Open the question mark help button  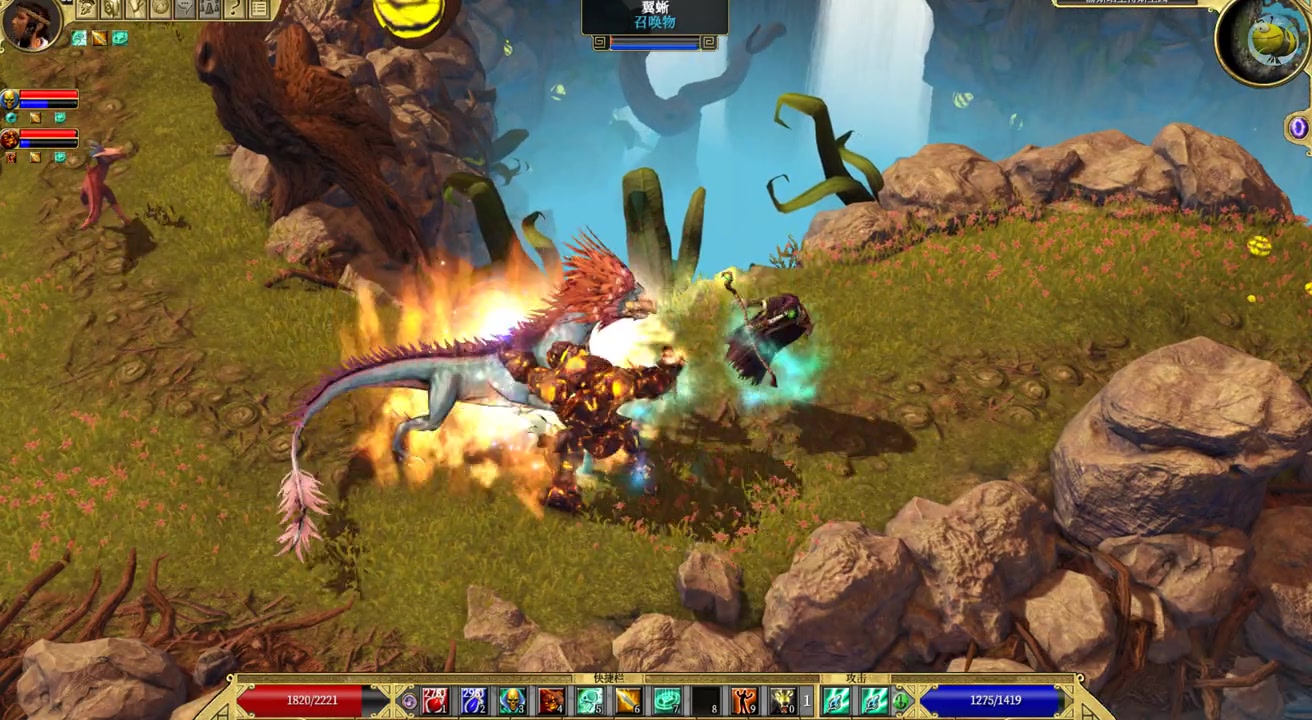235,9
